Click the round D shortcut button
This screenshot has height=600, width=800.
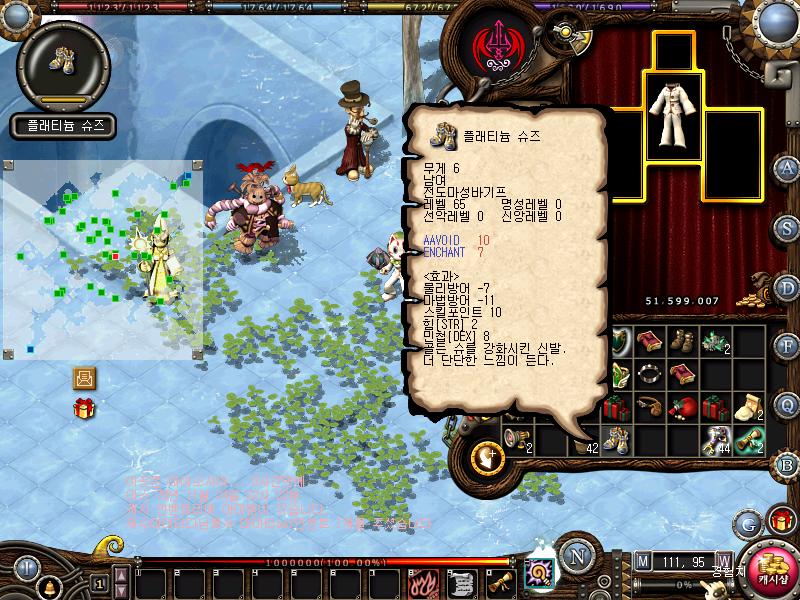point(787,287)
